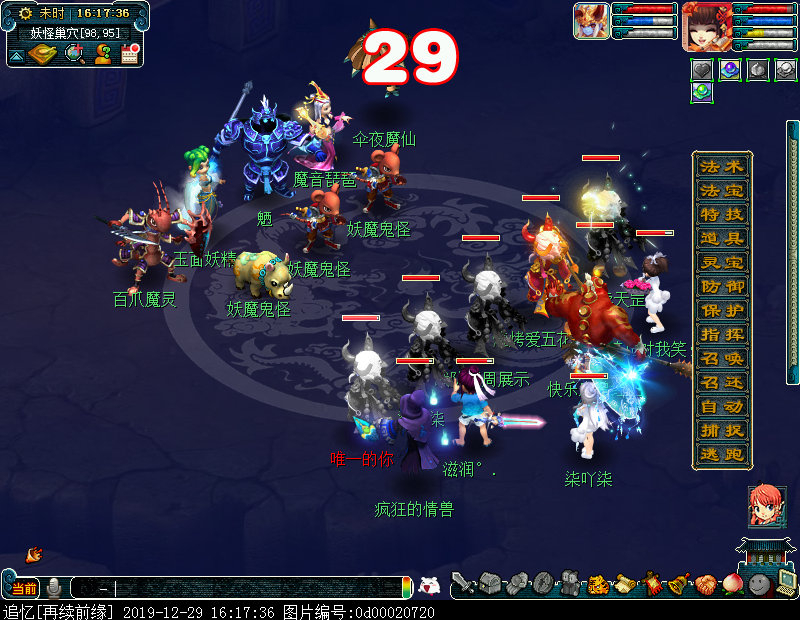Open the calendar events icon

tap(129, 53)
